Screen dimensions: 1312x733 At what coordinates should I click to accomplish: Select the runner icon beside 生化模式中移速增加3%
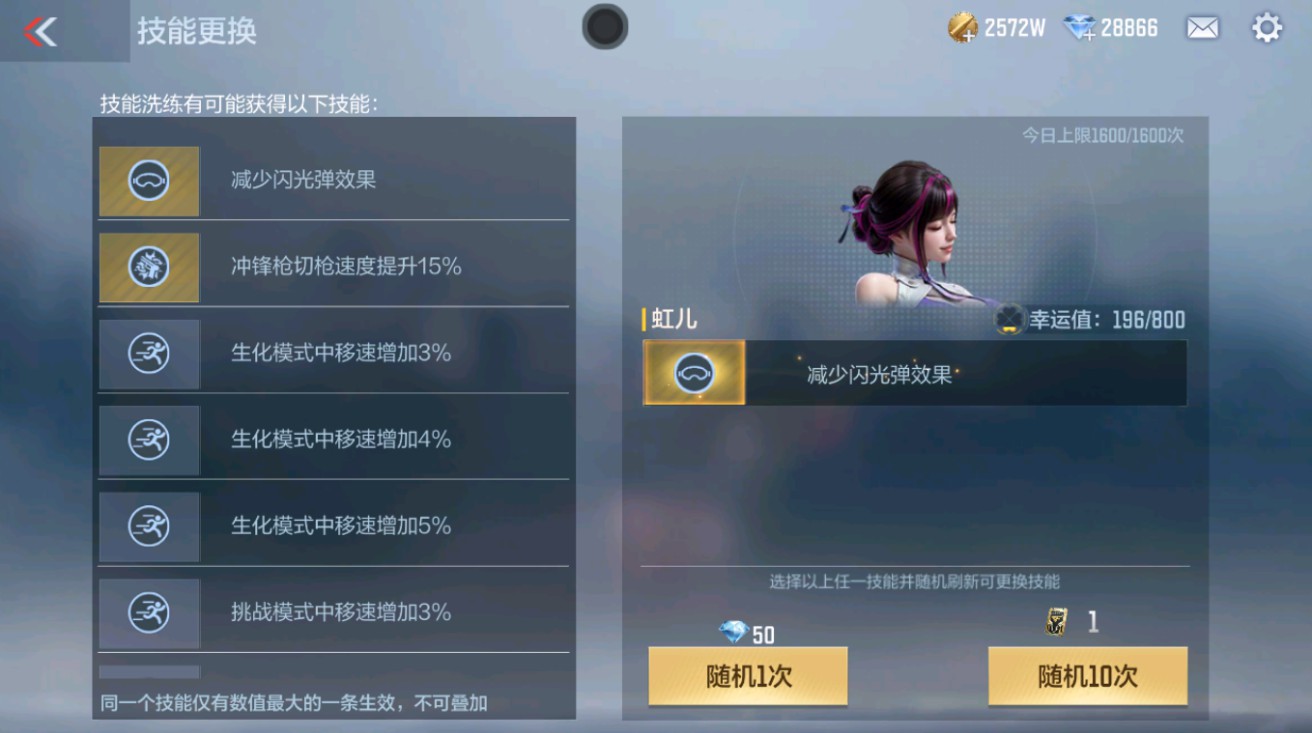pyautogui.click(x=148, y=354)
